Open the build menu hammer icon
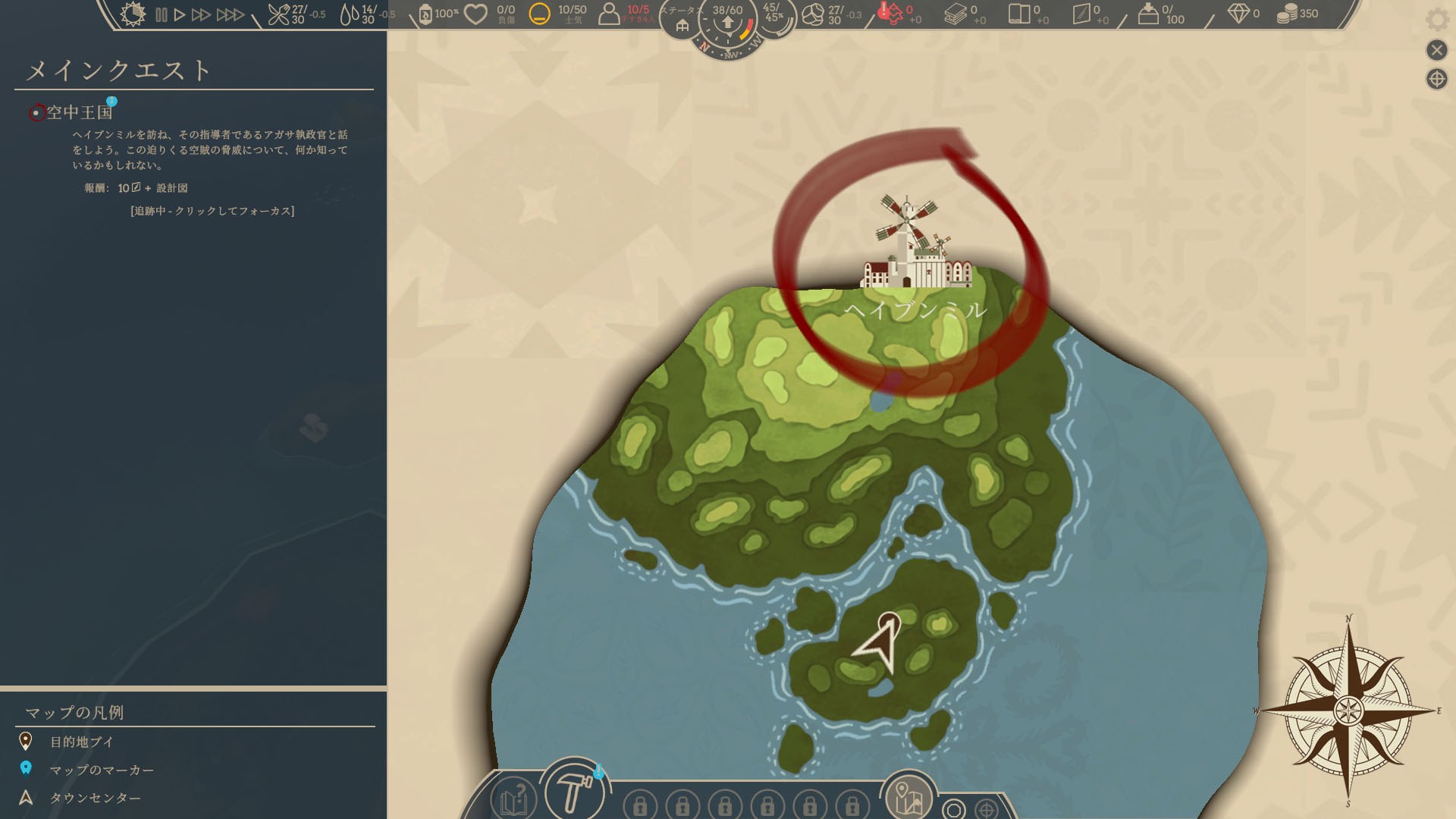Screen dimensions: 1456x819 tap(574, 792)
